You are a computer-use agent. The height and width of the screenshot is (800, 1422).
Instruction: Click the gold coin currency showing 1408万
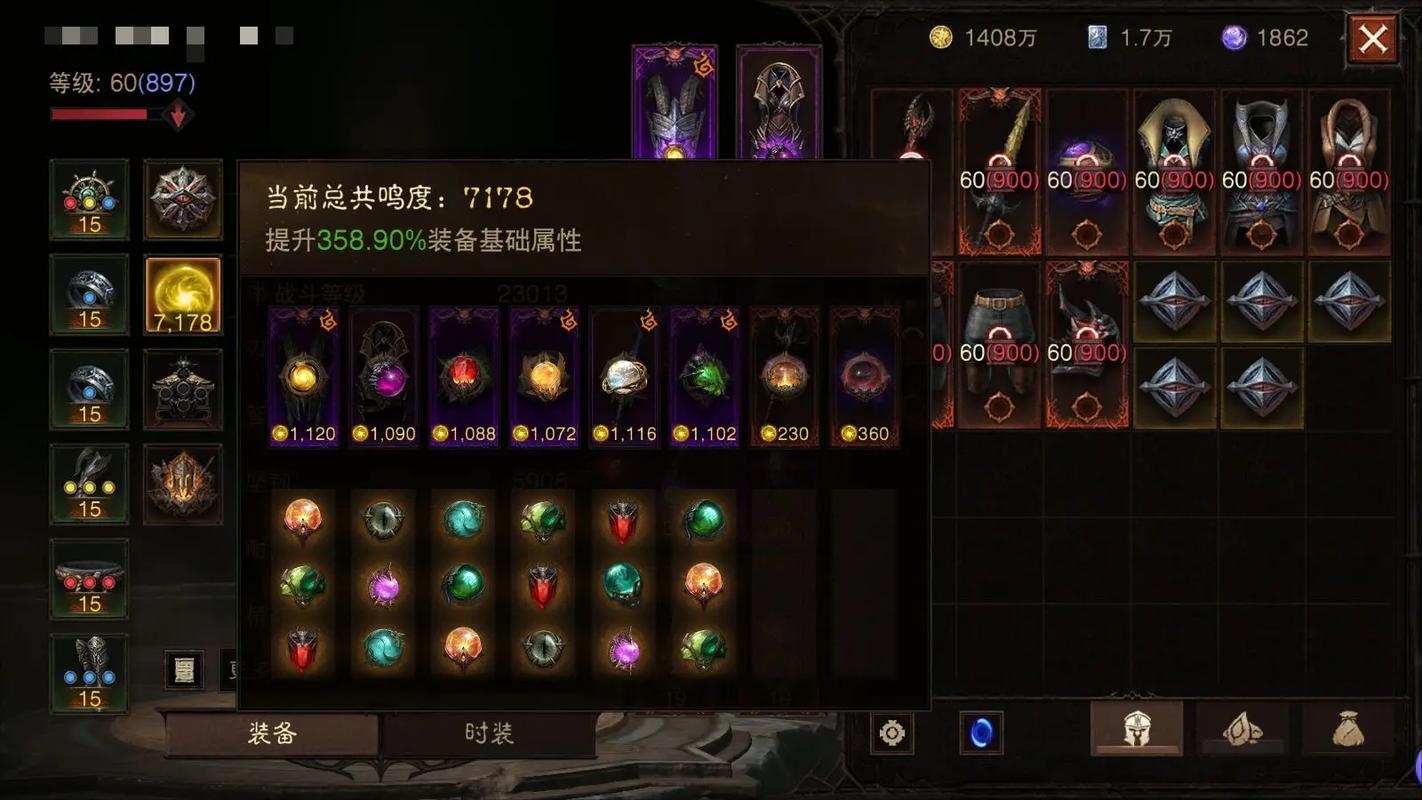(x=940, y=37)
